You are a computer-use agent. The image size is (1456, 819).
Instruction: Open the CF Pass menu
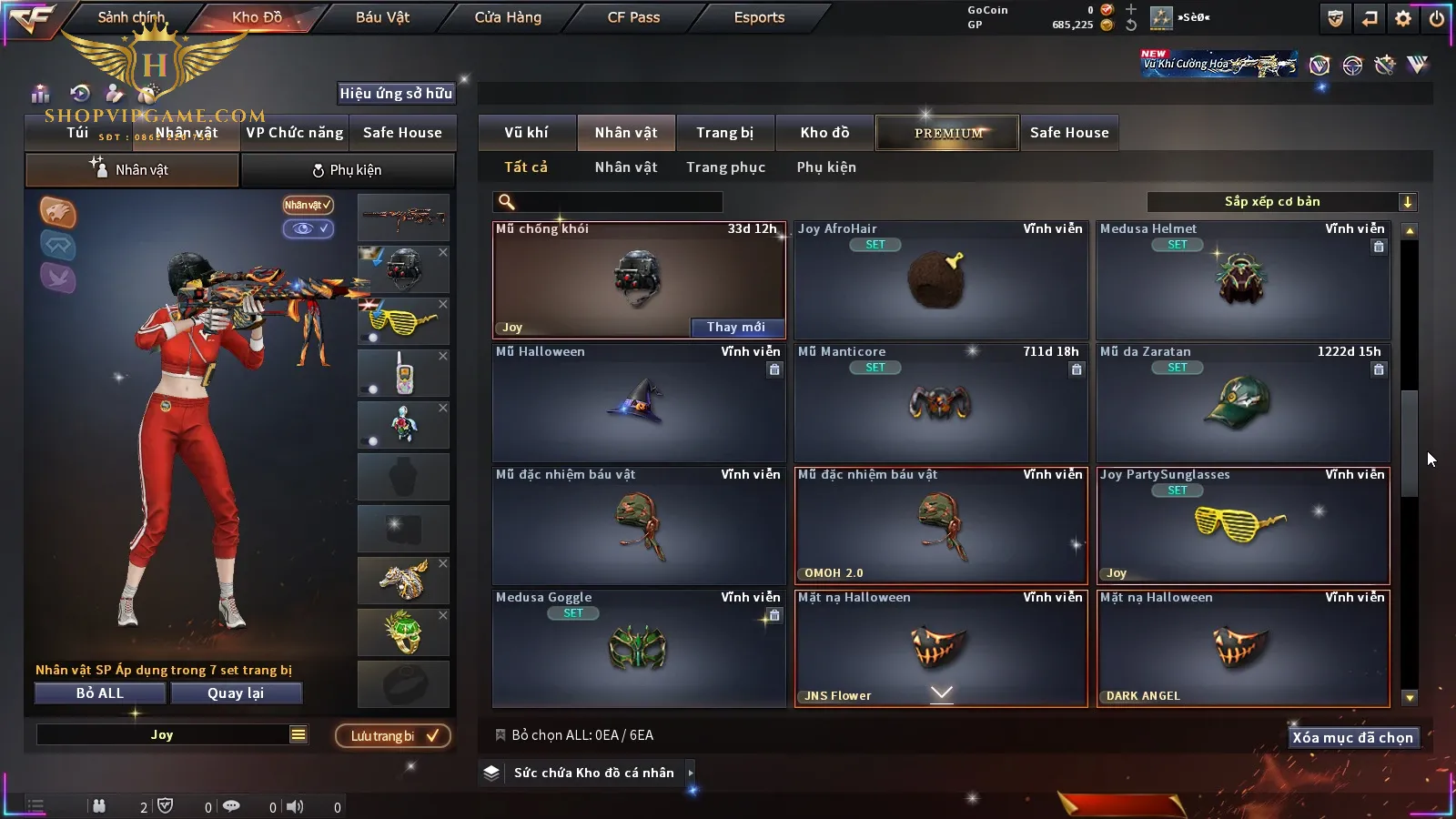pos(633,17)
